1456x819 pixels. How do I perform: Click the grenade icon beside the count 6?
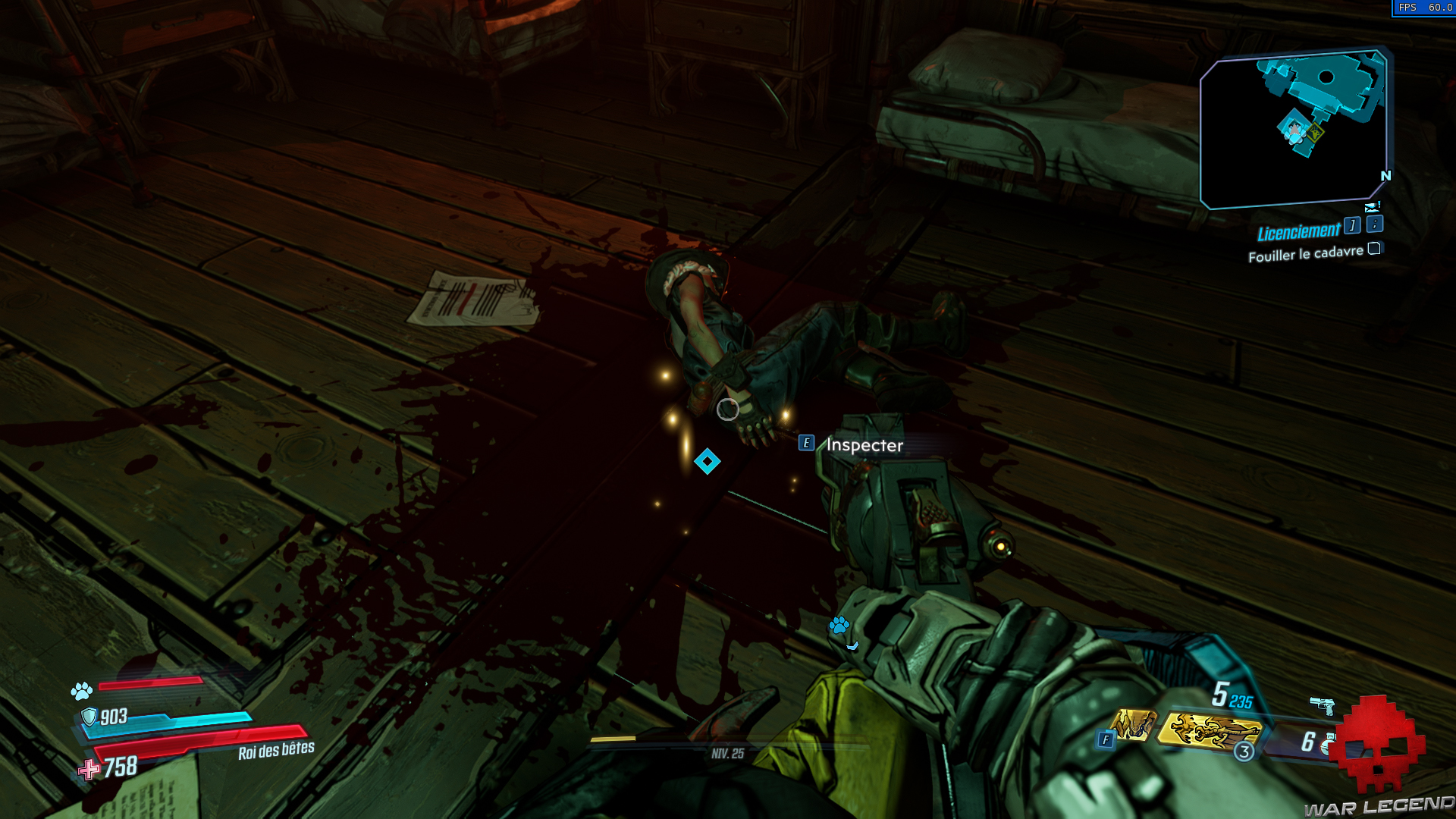point(1329,745)
